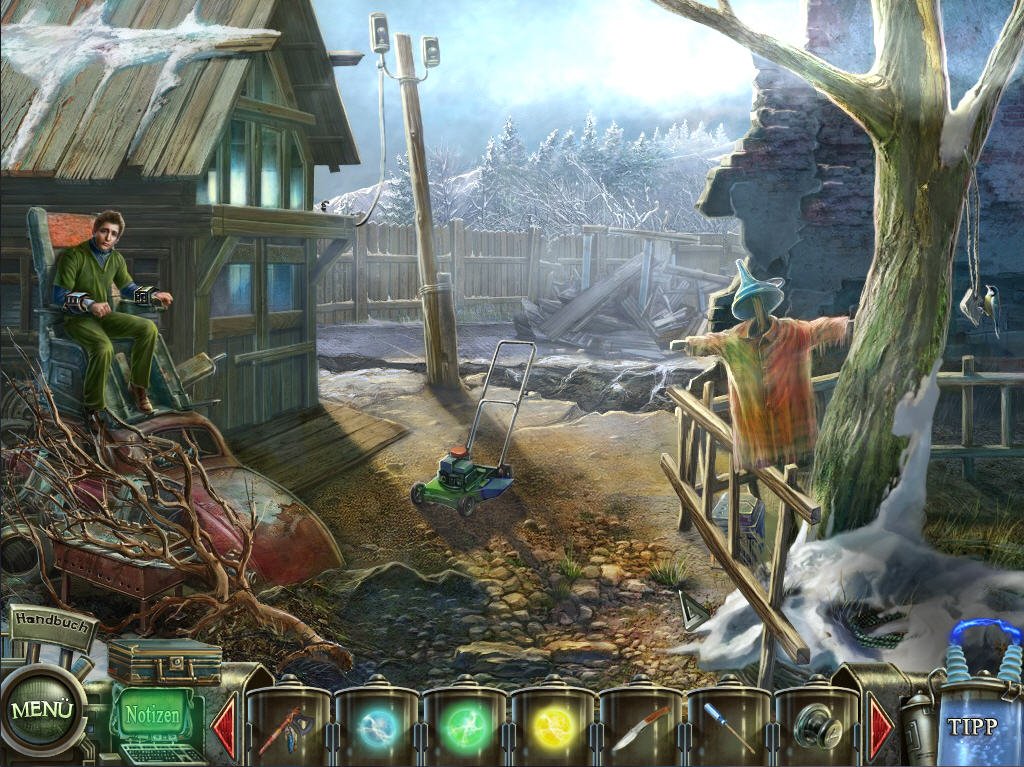The image size is (1024, 767).
Task: Select the blue energy orb in inventory
Action: point(376,728)
